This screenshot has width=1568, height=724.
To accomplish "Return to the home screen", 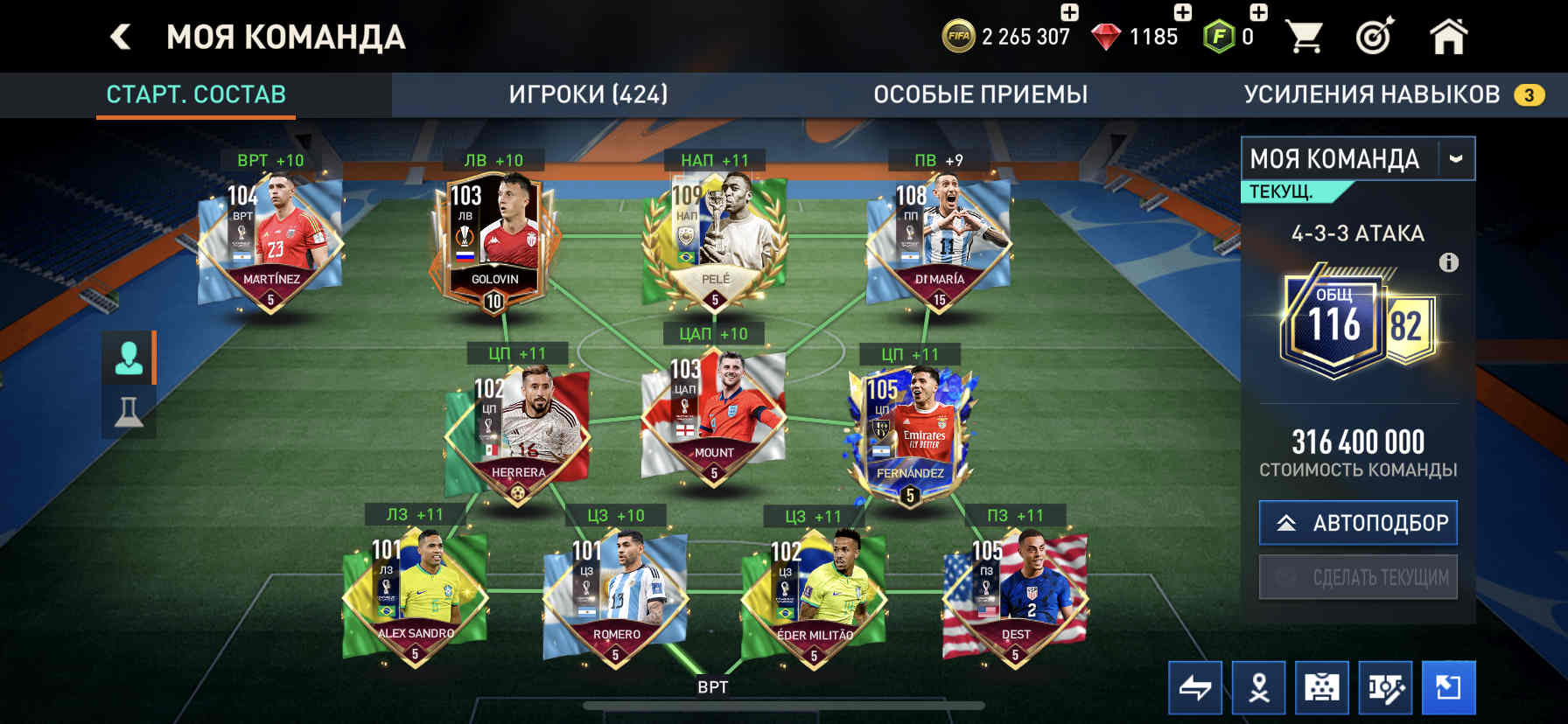I will pyautogui.click(x=1448, y=37).
